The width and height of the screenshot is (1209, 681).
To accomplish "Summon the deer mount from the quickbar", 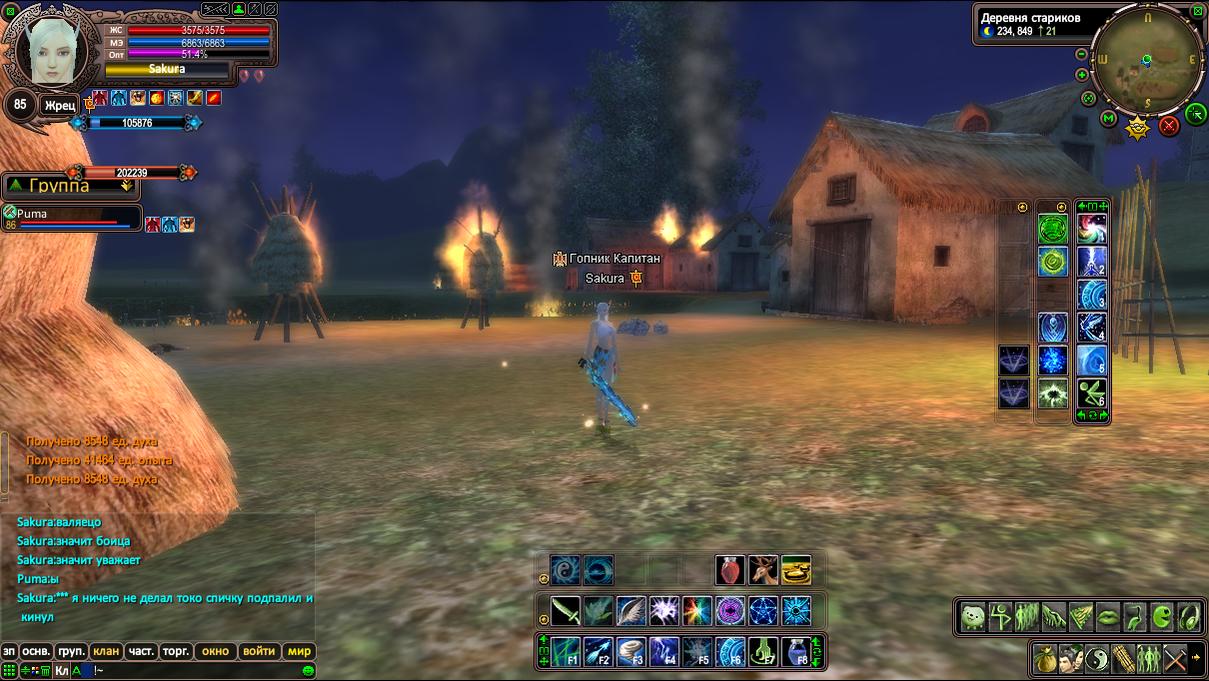I will tap(763, 570).
